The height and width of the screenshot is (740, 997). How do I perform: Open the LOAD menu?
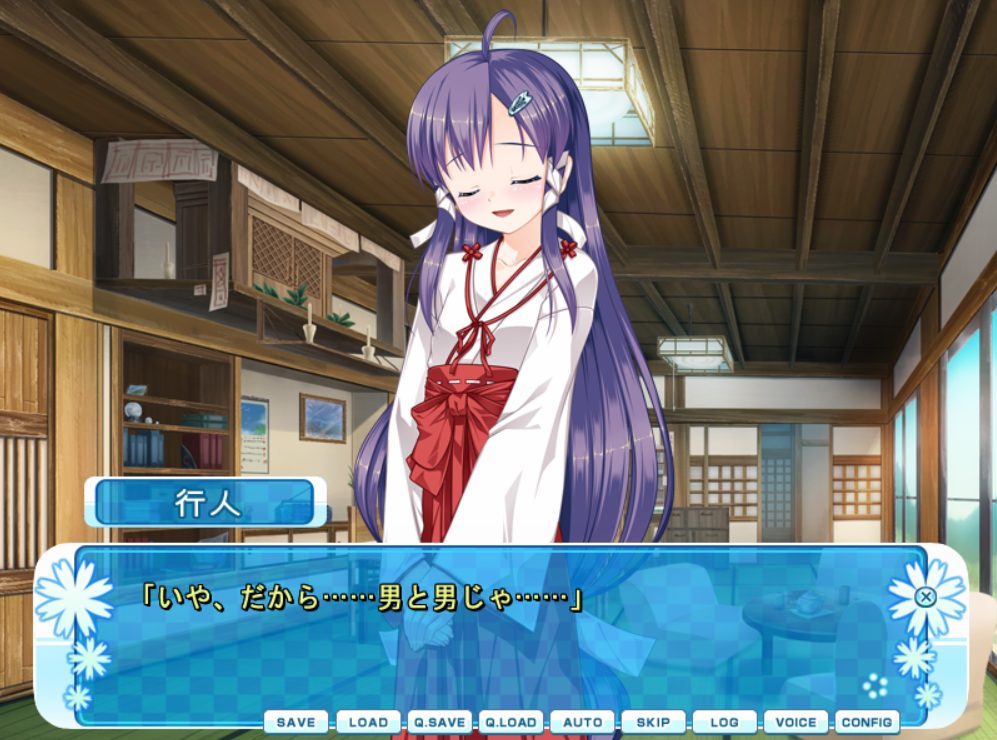[x=368, y=722]
